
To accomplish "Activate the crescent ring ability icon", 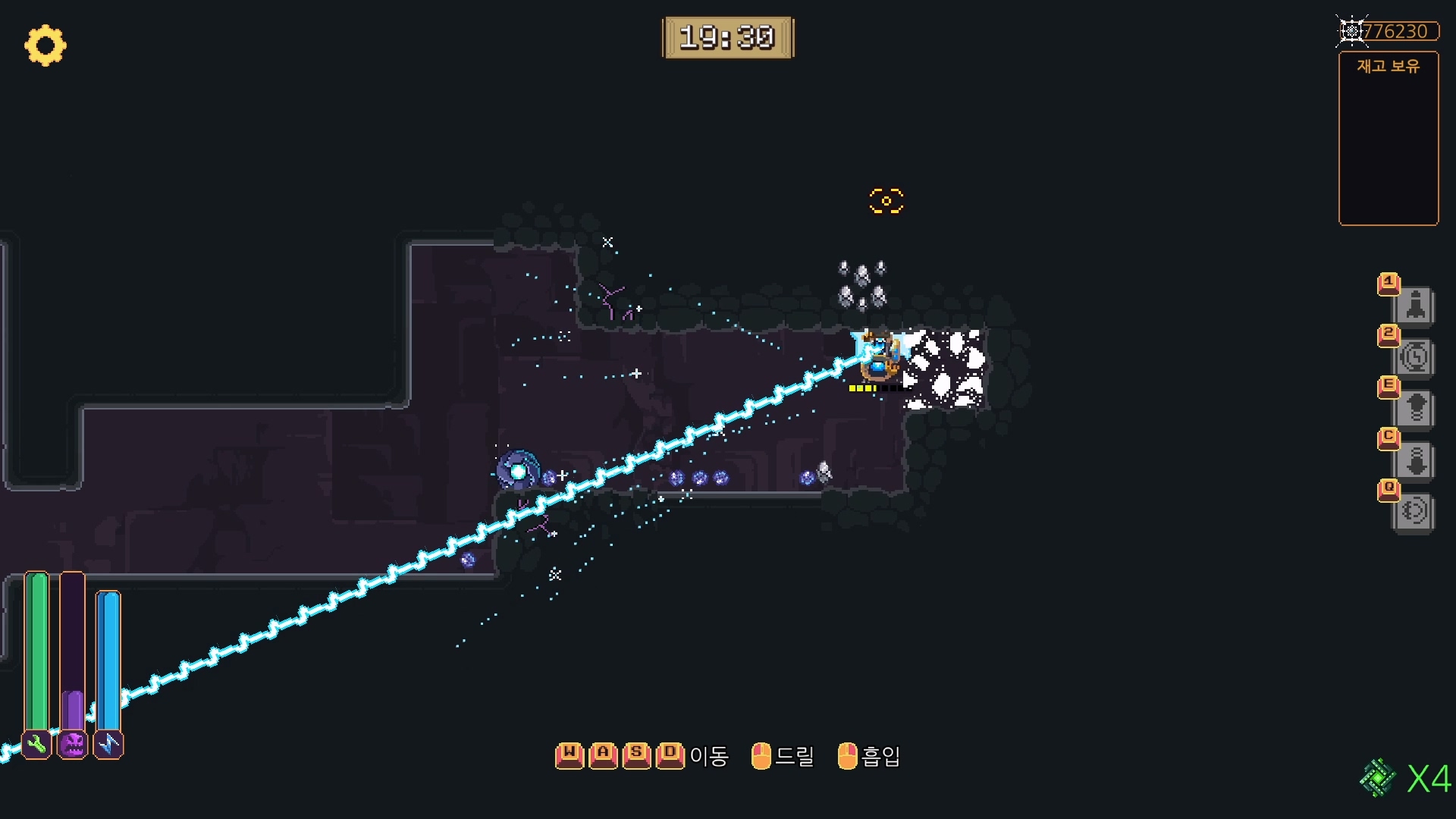I will (1415, 511).
